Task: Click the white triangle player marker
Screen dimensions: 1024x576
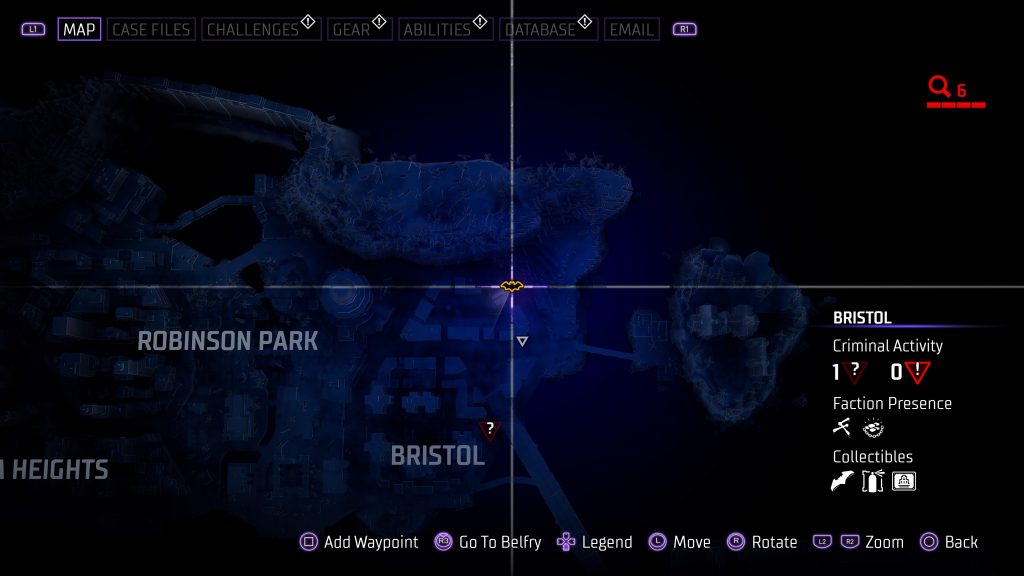Action: coord(522,342)
